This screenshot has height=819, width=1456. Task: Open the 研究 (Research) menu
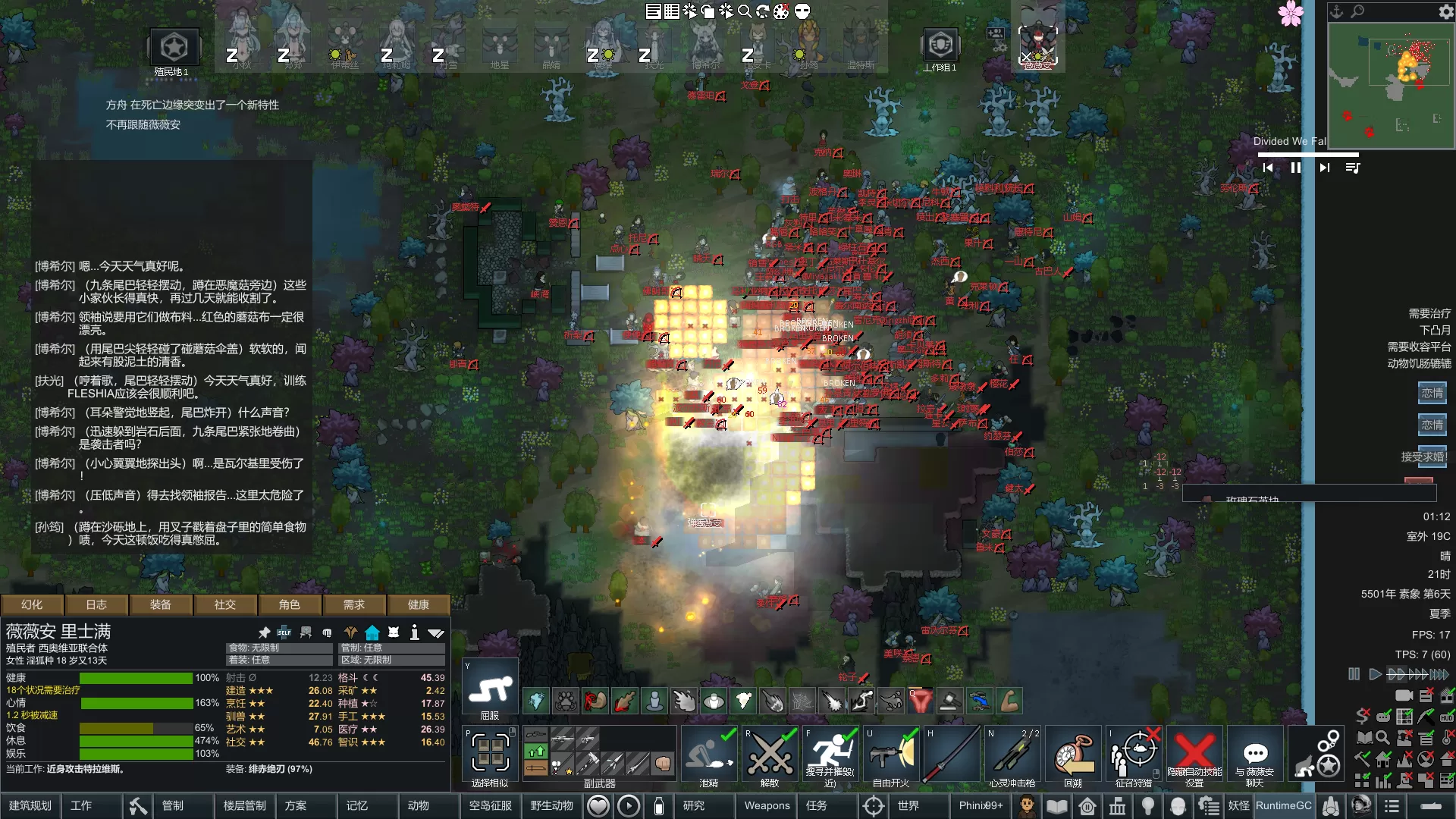(x=694, y=805)
